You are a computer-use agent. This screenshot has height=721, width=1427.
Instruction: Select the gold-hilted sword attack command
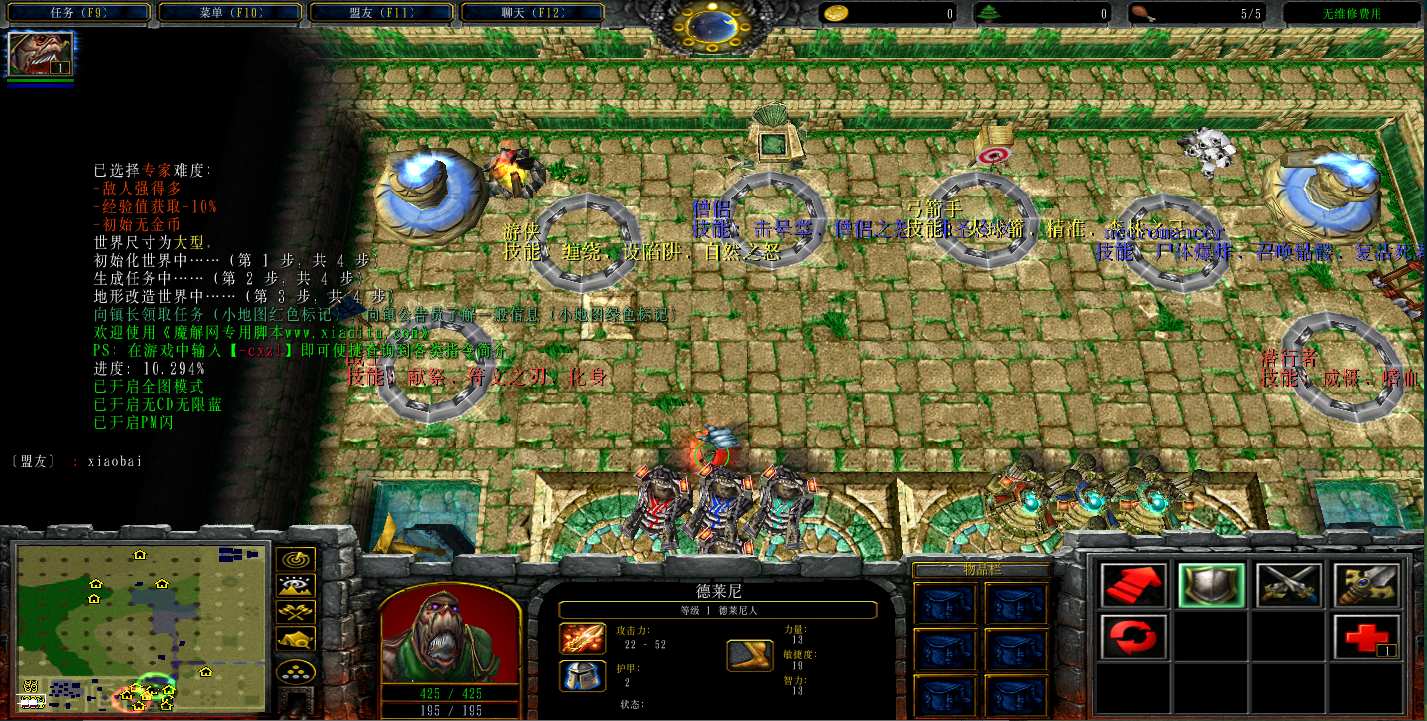(1366, 585)
